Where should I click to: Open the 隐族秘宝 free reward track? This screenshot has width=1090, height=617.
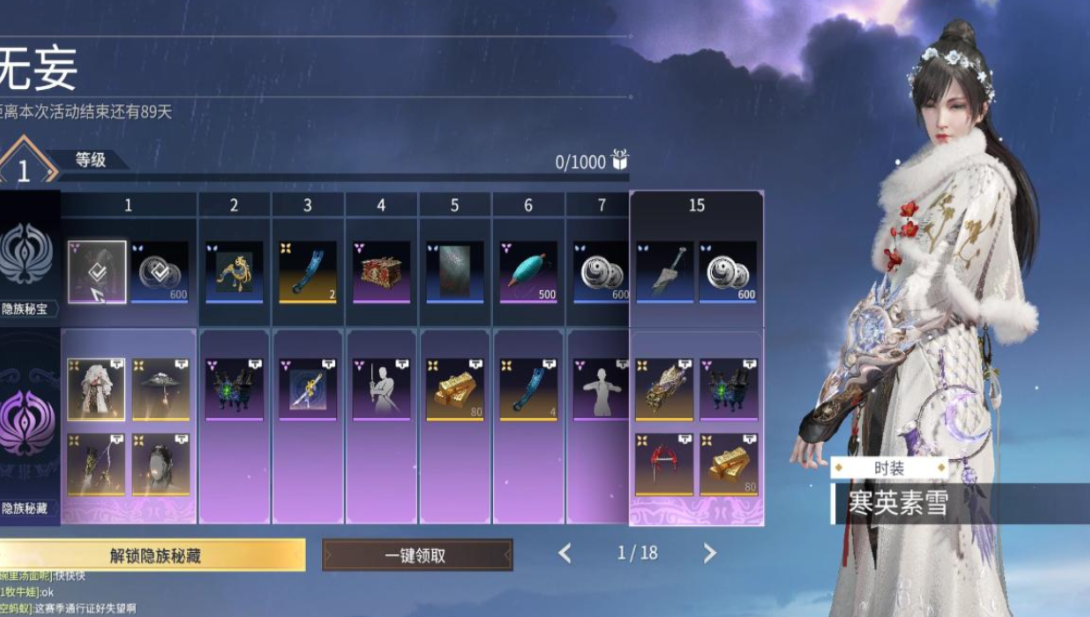coord(27,260)
